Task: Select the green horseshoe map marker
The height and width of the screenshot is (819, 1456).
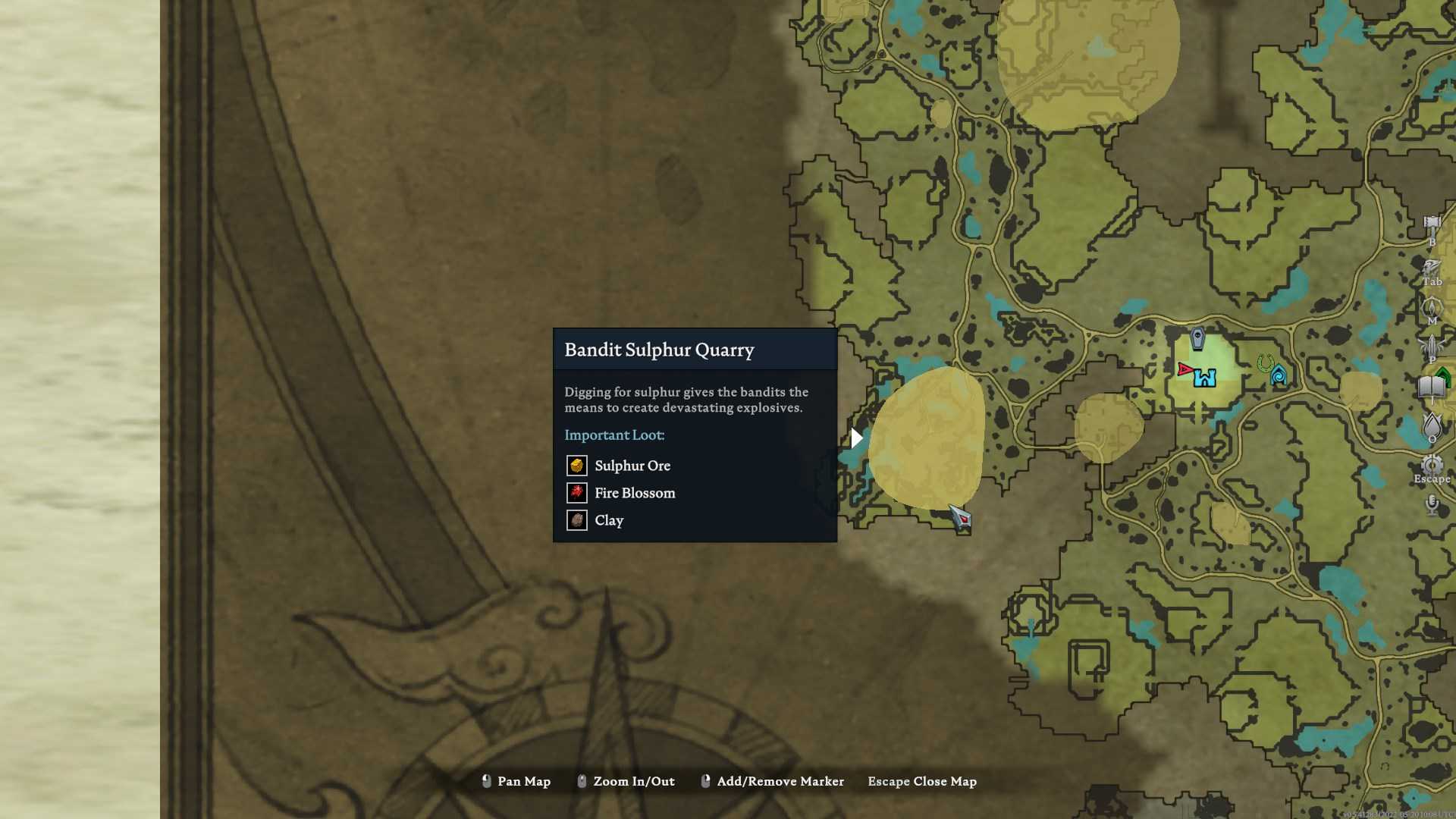Action: (1264, 363)
